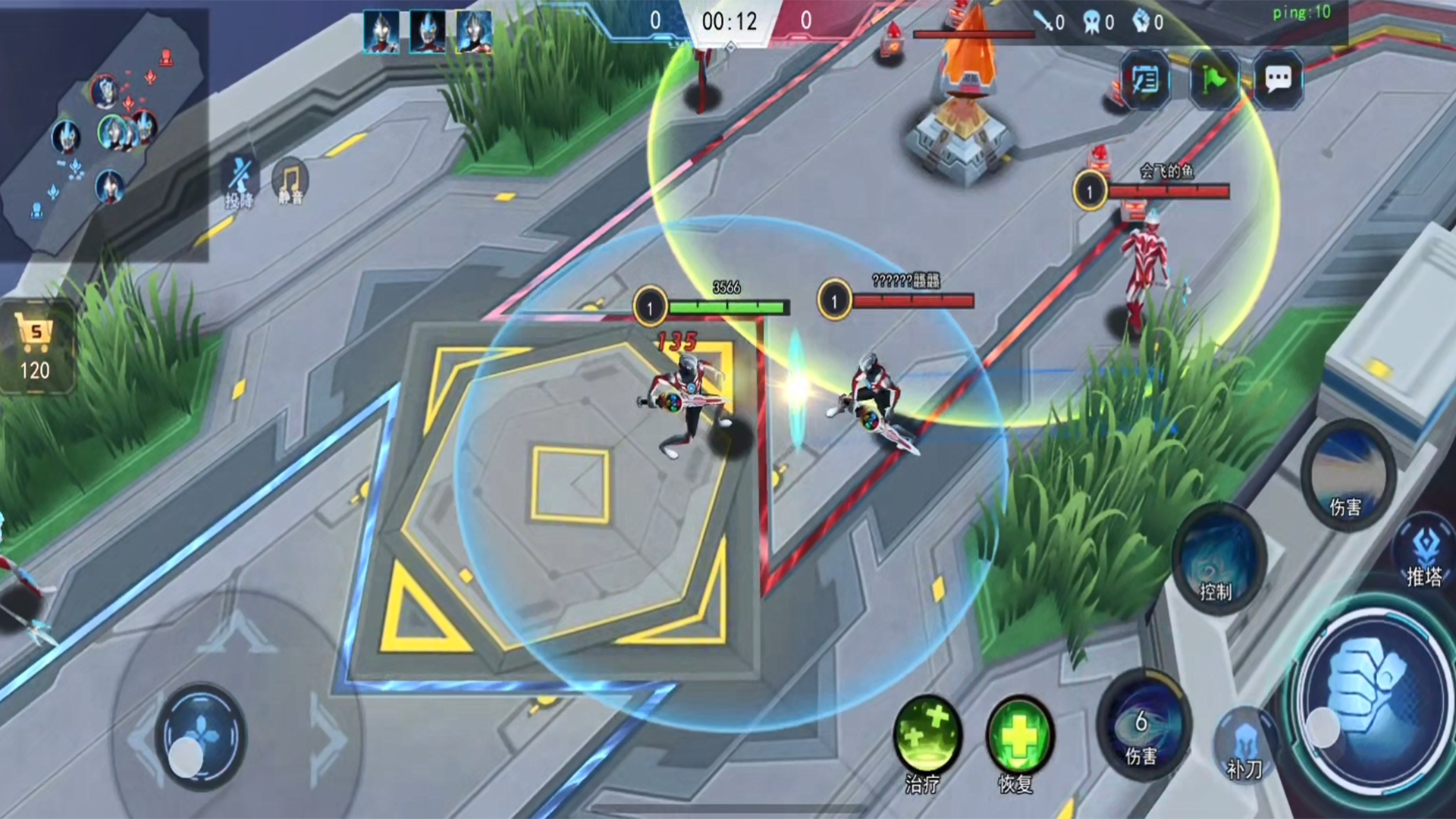The width and height of the screenshot is (1456, 819).
Task: Trigger the 伤害 skill without a cooldown number
Action: coord(1347,475)
